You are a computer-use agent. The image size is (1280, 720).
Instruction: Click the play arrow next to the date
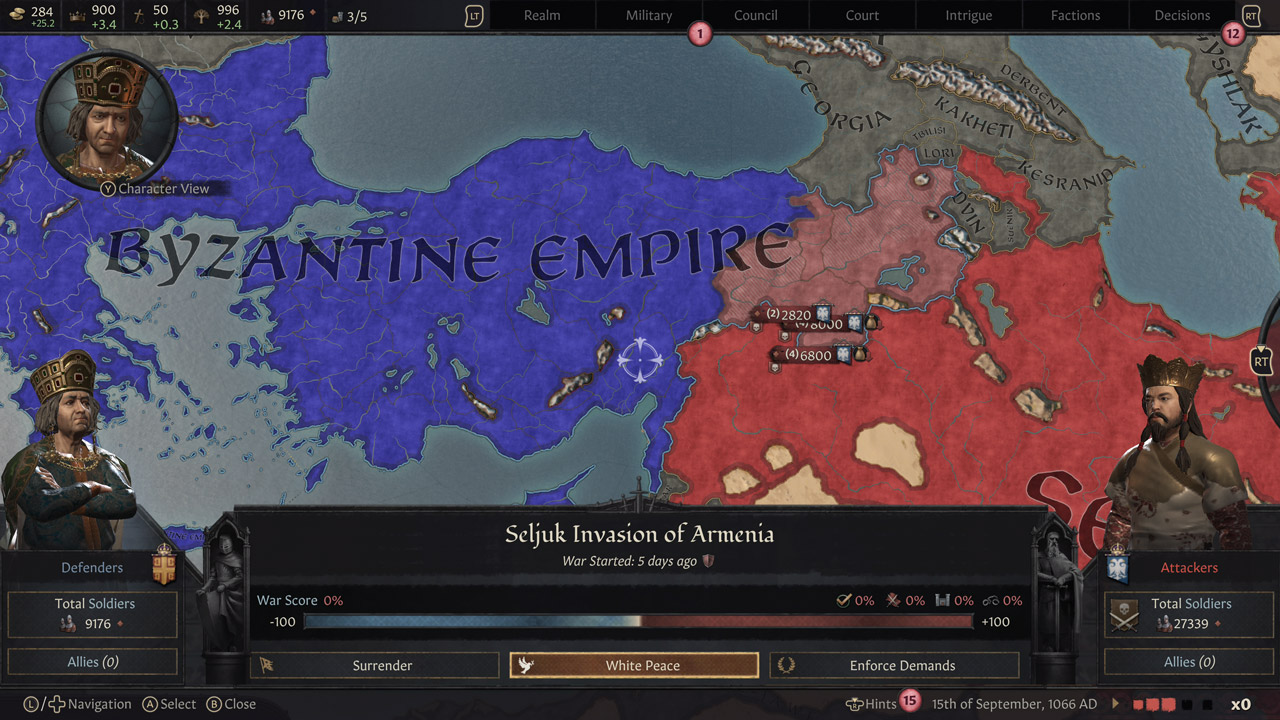point(1113,703)
